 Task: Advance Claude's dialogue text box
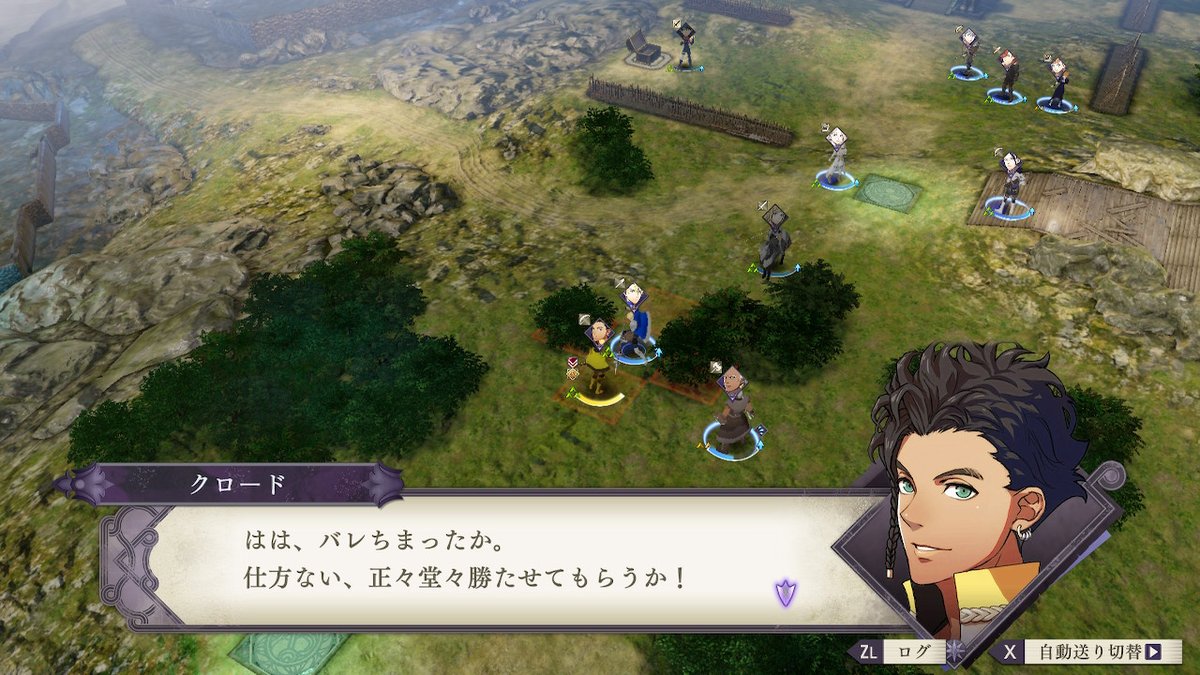[x=480, y=562]
